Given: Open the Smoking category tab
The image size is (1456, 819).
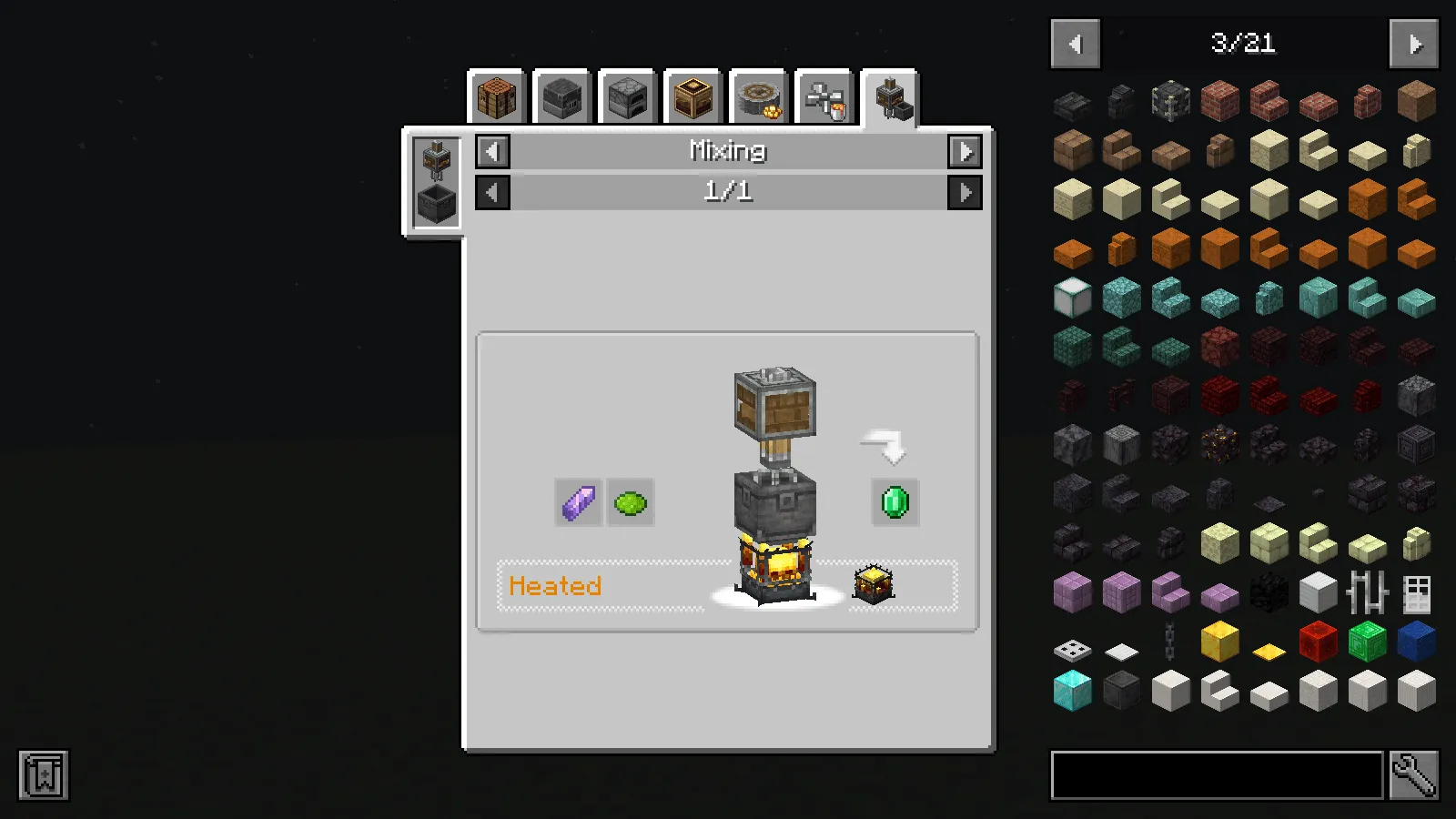Looking at the screenshot, I should pyautogui.click(x=692, y=98).
